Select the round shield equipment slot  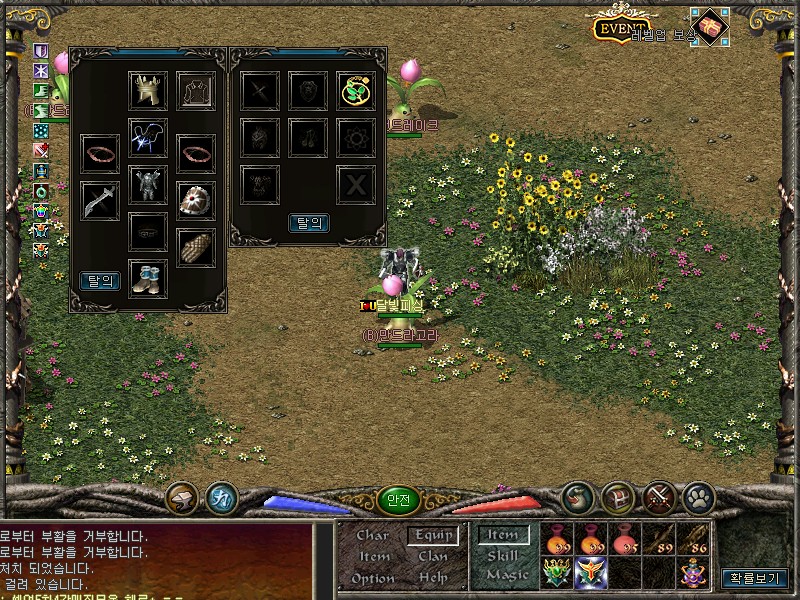click(x=196, y=200)
